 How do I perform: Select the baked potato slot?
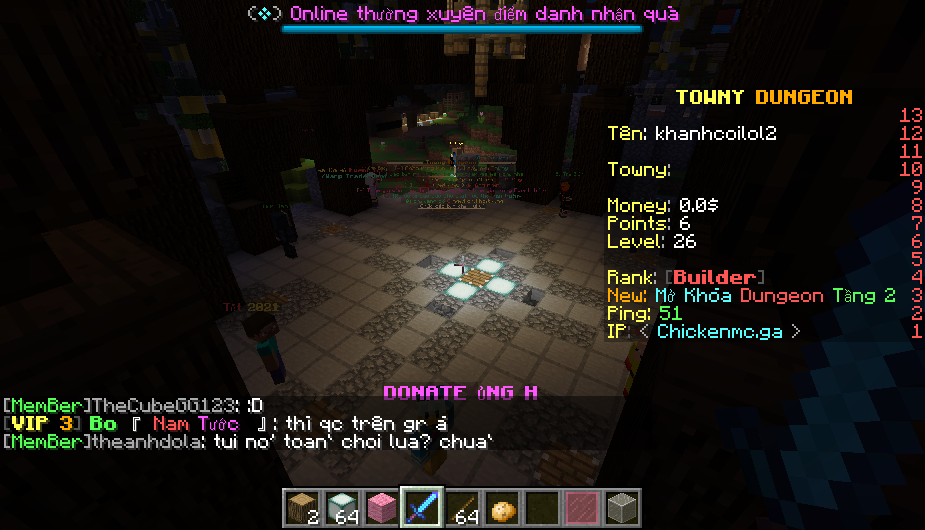pos(500,507)
